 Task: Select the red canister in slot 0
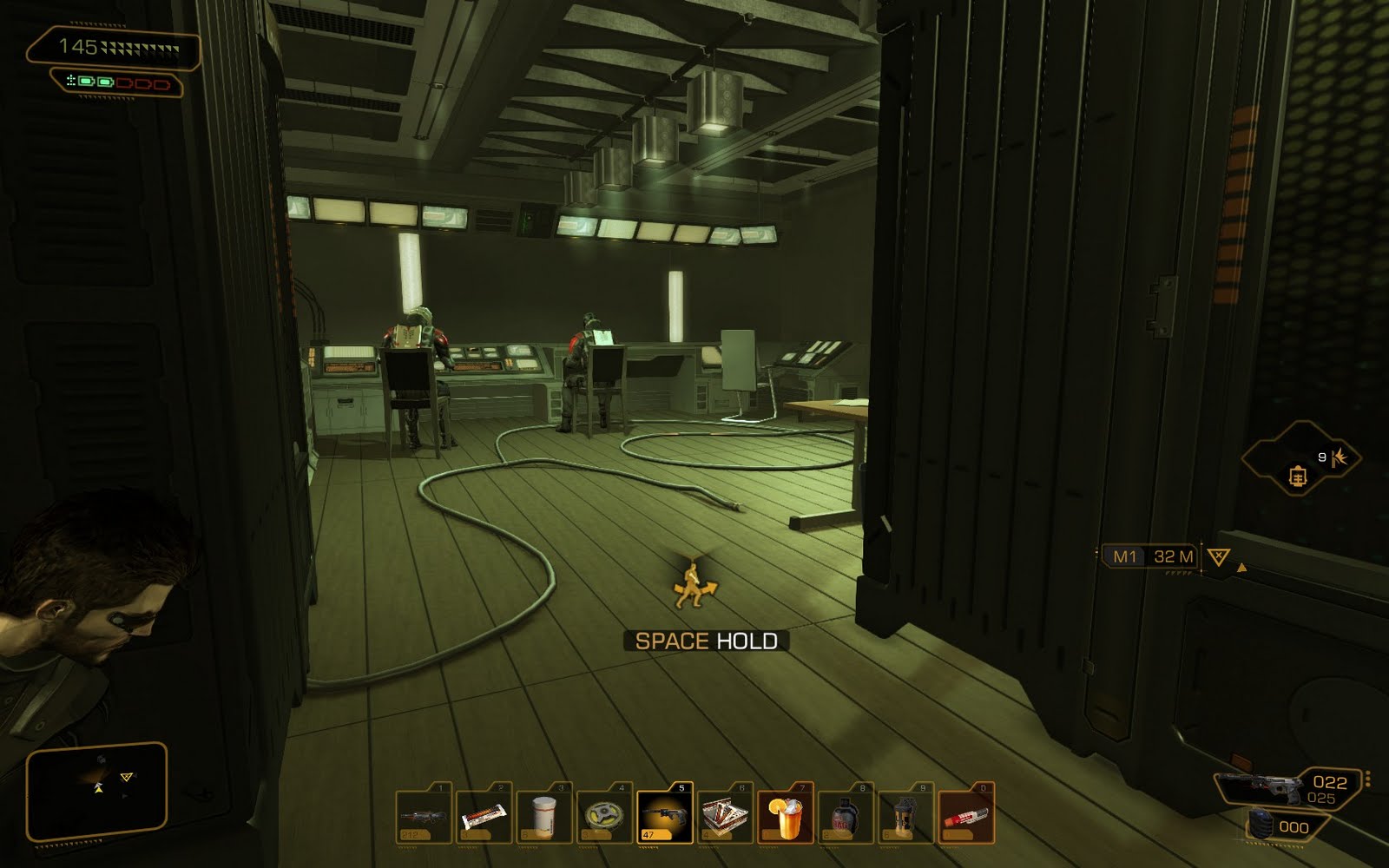click(x=965, y=818)
